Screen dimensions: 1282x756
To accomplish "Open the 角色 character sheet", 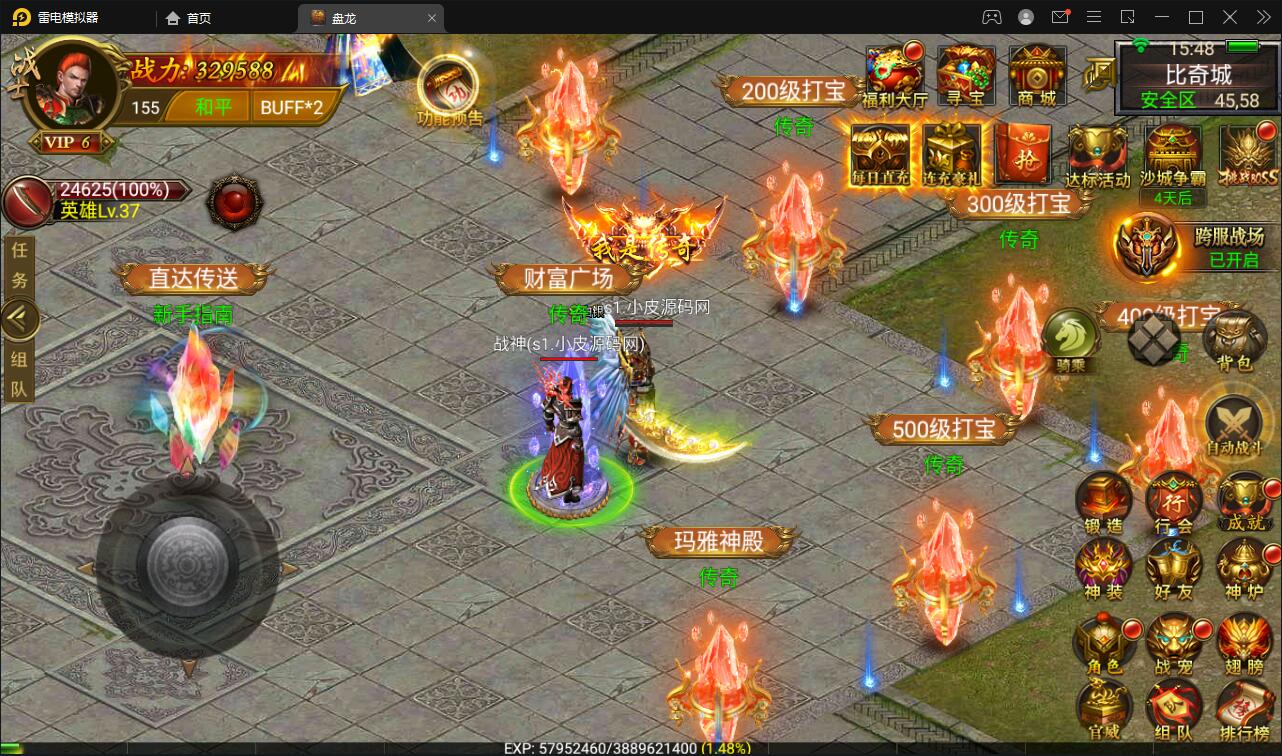I will [1104, 644].
